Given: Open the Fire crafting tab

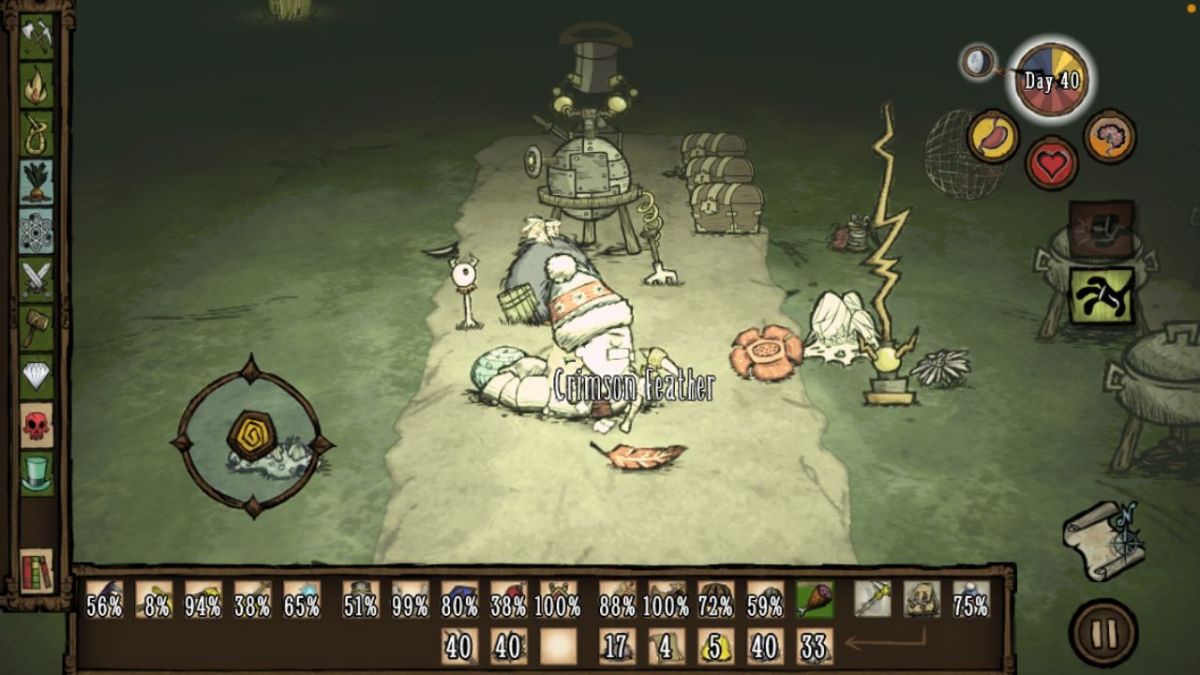Looking at the screenshot, I should pos(37,85).
